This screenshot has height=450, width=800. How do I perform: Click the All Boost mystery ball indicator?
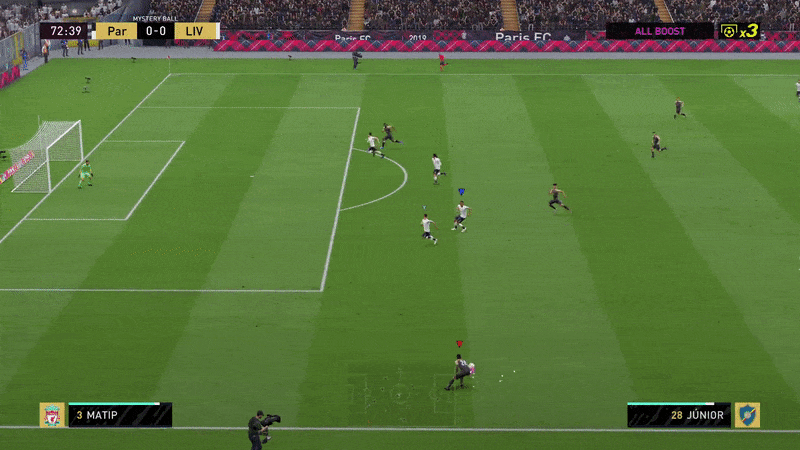[660, 31]
